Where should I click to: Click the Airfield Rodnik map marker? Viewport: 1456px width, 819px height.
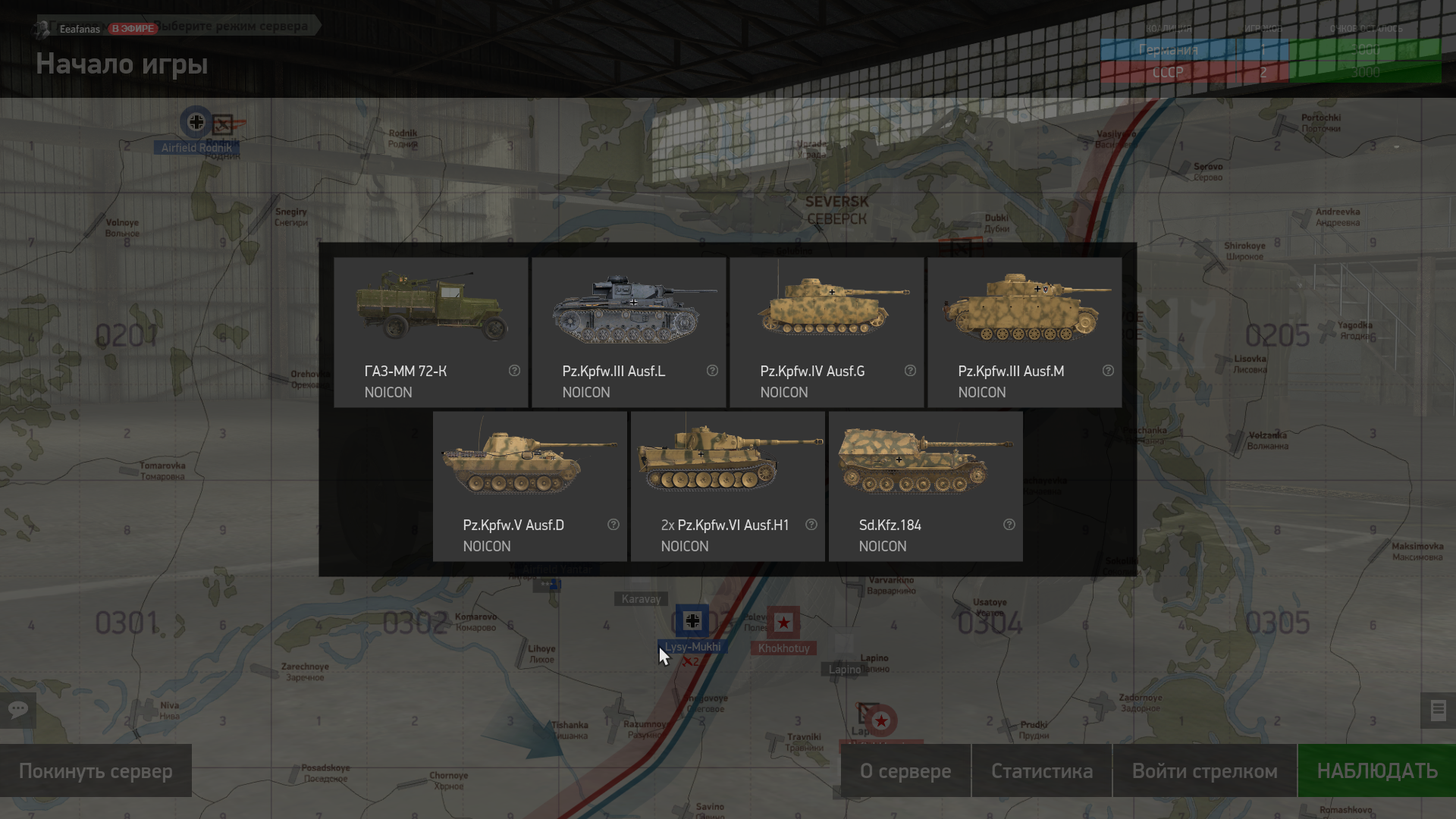tap(196, 122)
